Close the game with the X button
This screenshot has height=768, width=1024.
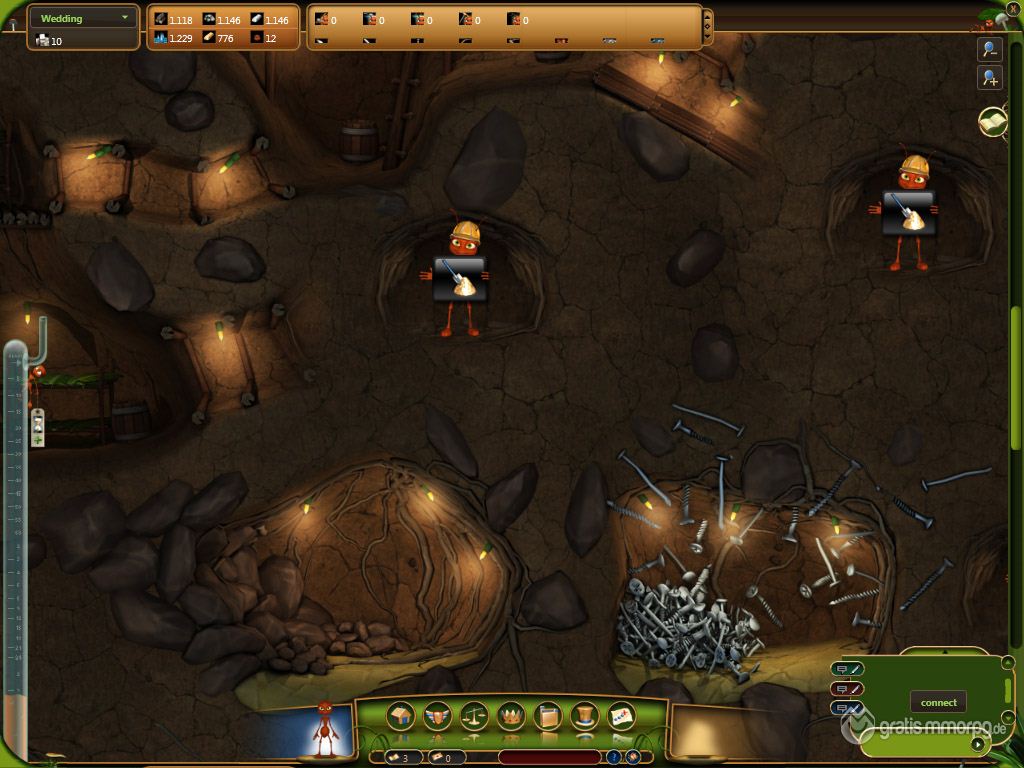pos(1013,8)
